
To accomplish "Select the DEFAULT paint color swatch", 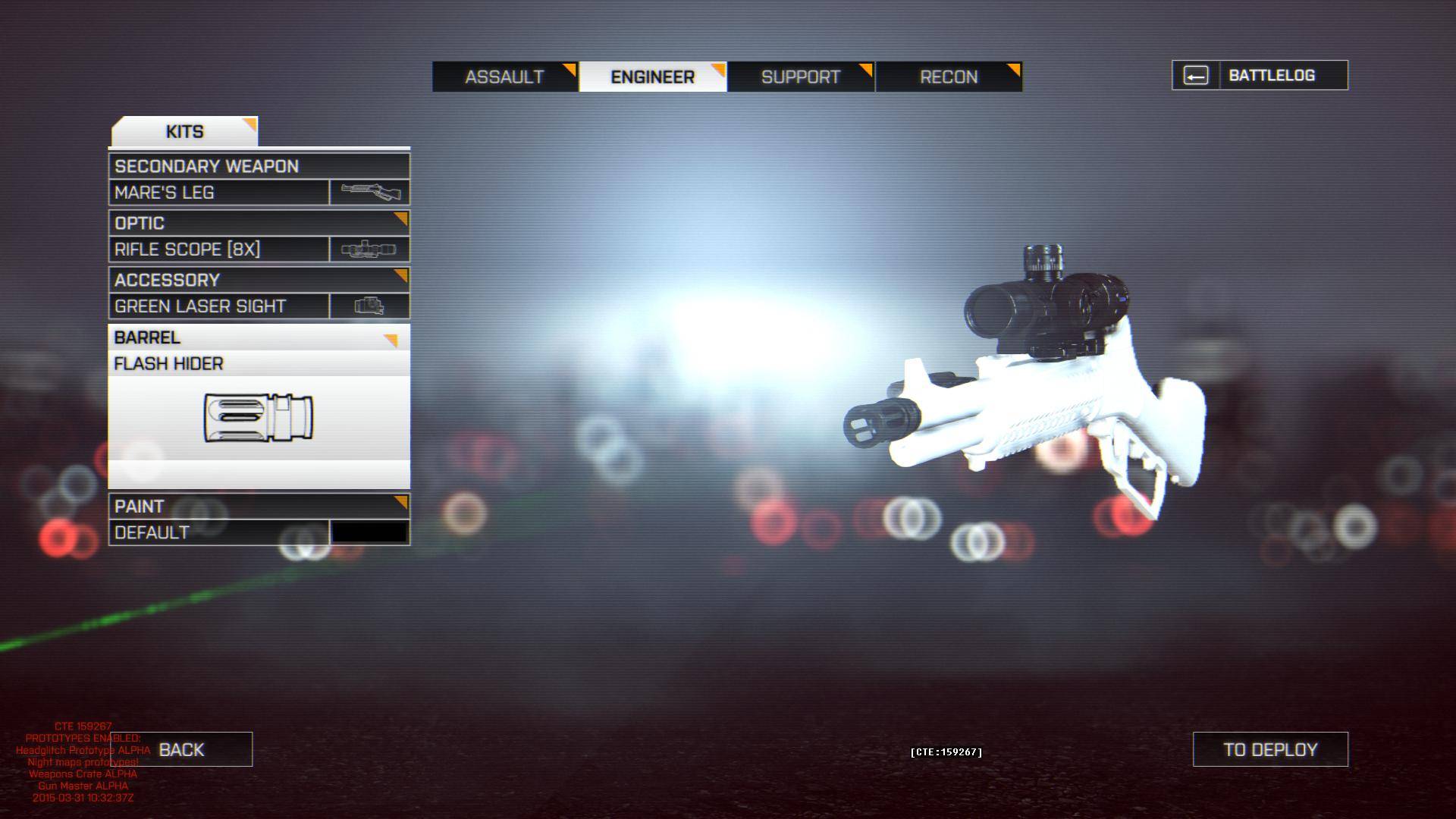I will point(370,532).
